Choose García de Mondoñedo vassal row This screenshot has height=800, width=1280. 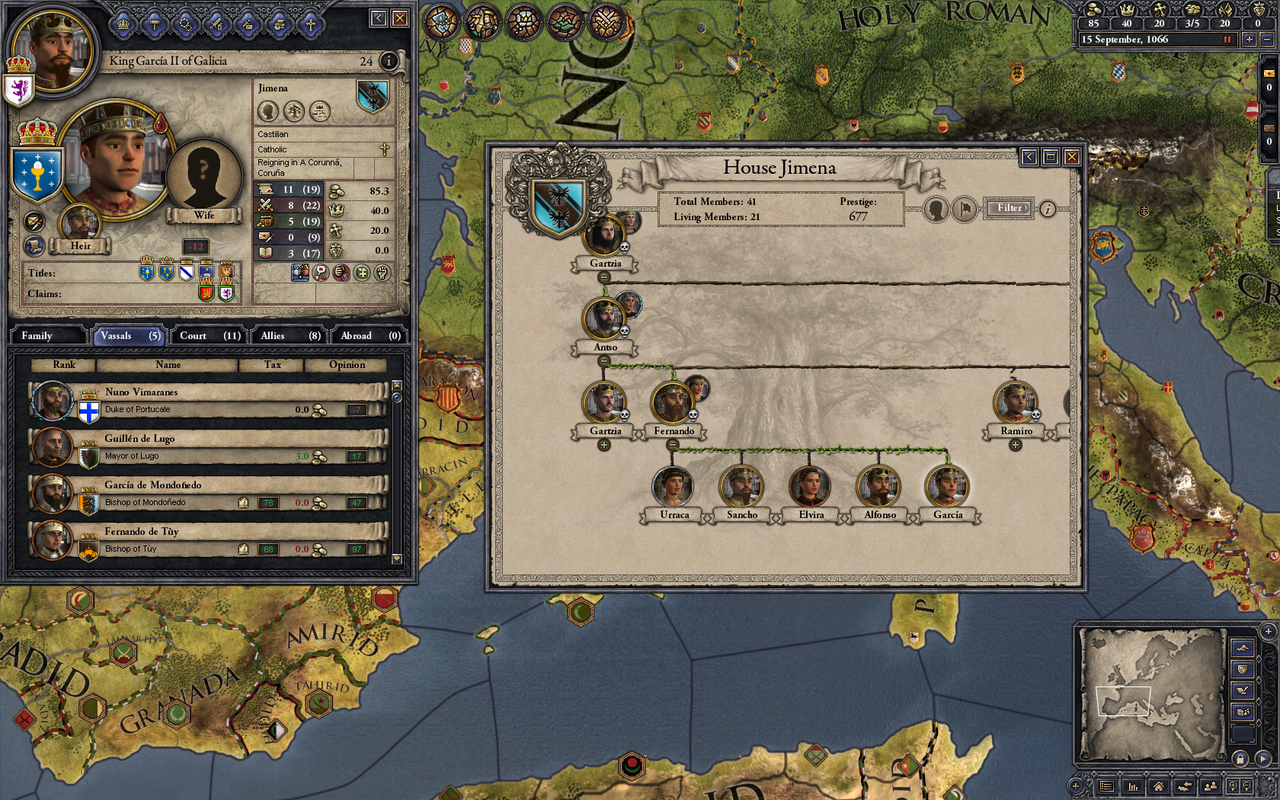coord(208,493)
